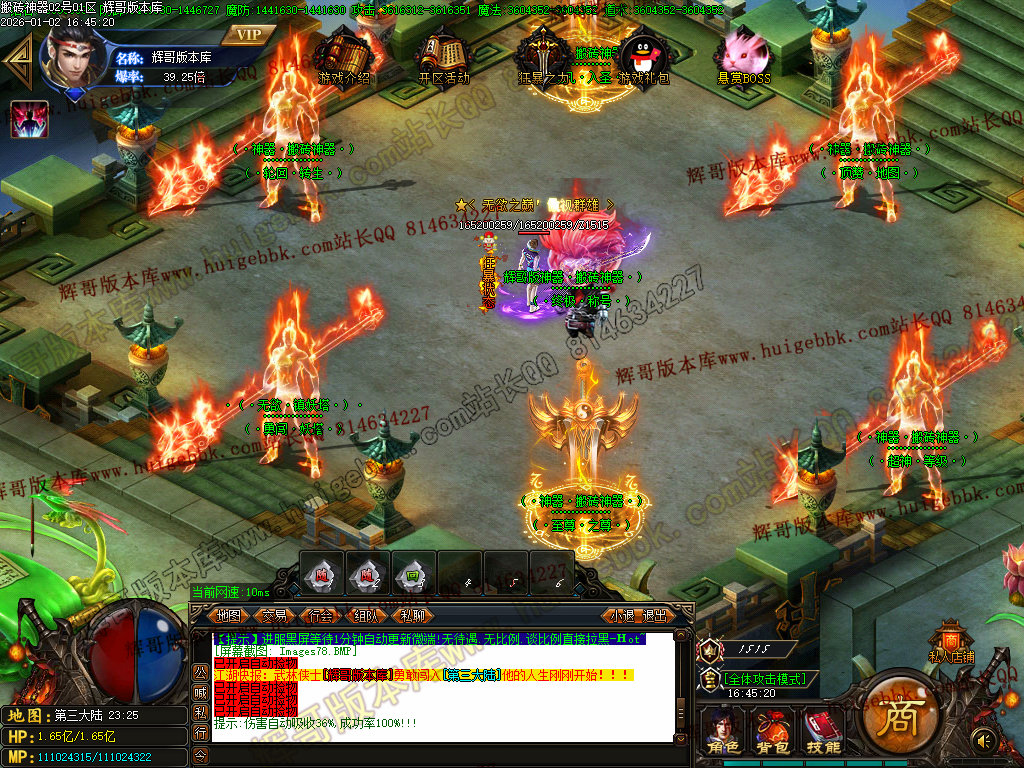1024x768 pixels.
Task: Open the 技能 skills book
Action: point(824,730)
